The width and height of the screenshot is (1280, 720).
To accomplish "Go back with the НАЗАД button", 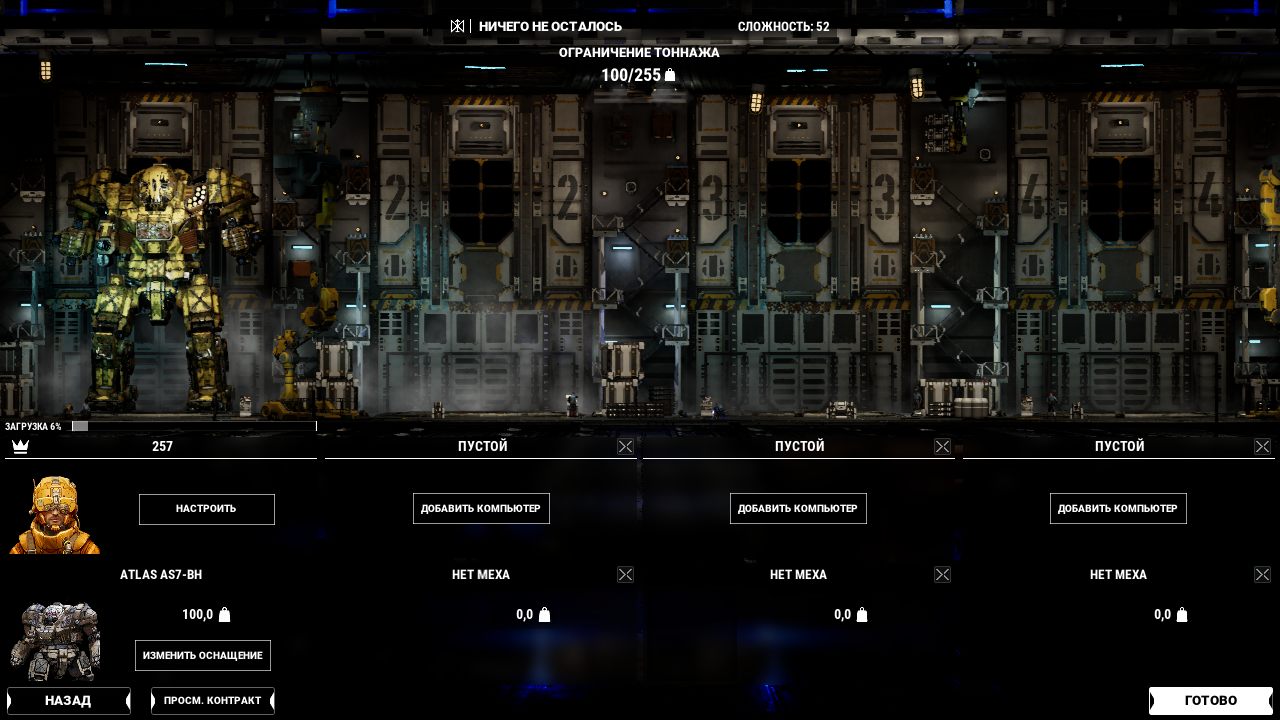I will [68, 701].
